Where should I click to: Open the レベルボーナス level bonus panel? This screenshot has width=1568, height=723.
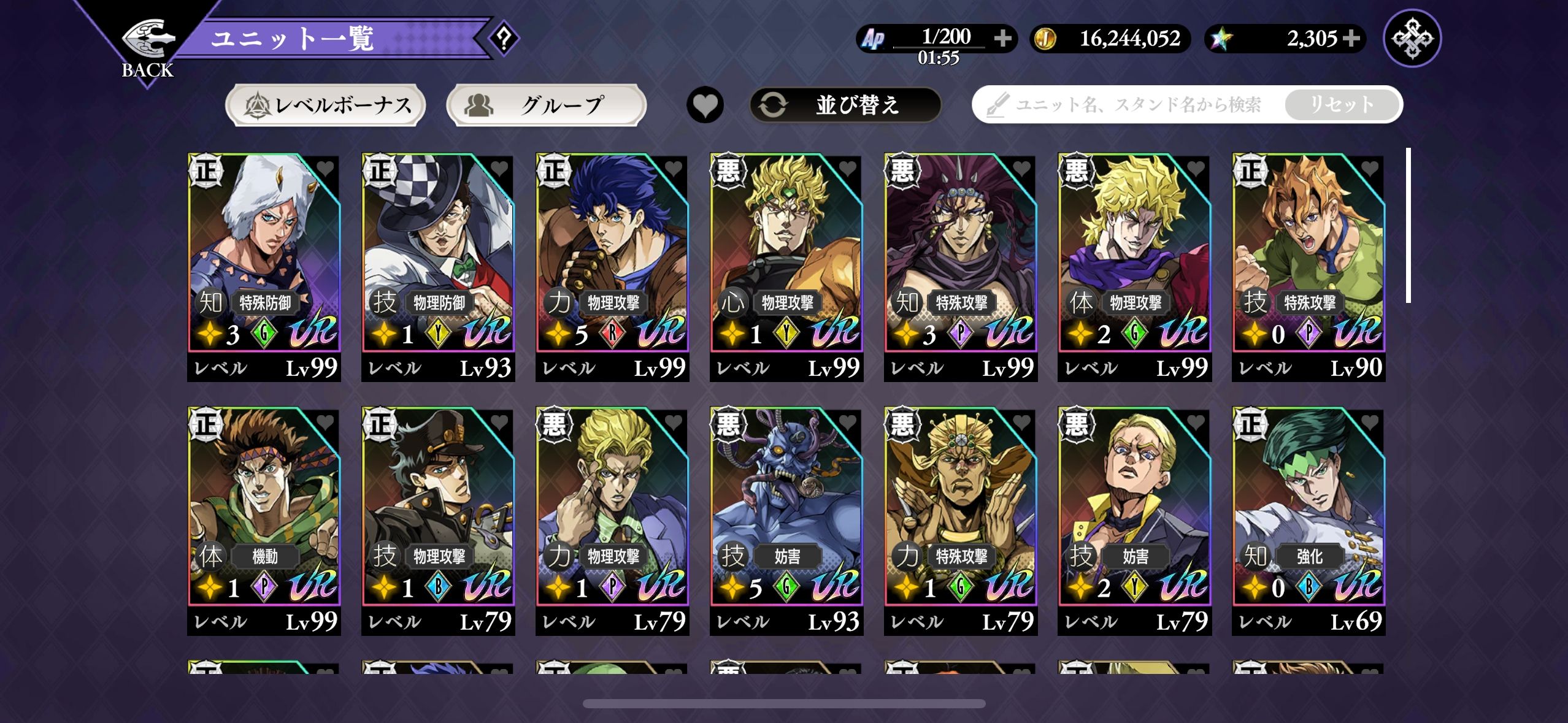click(326, 105)
